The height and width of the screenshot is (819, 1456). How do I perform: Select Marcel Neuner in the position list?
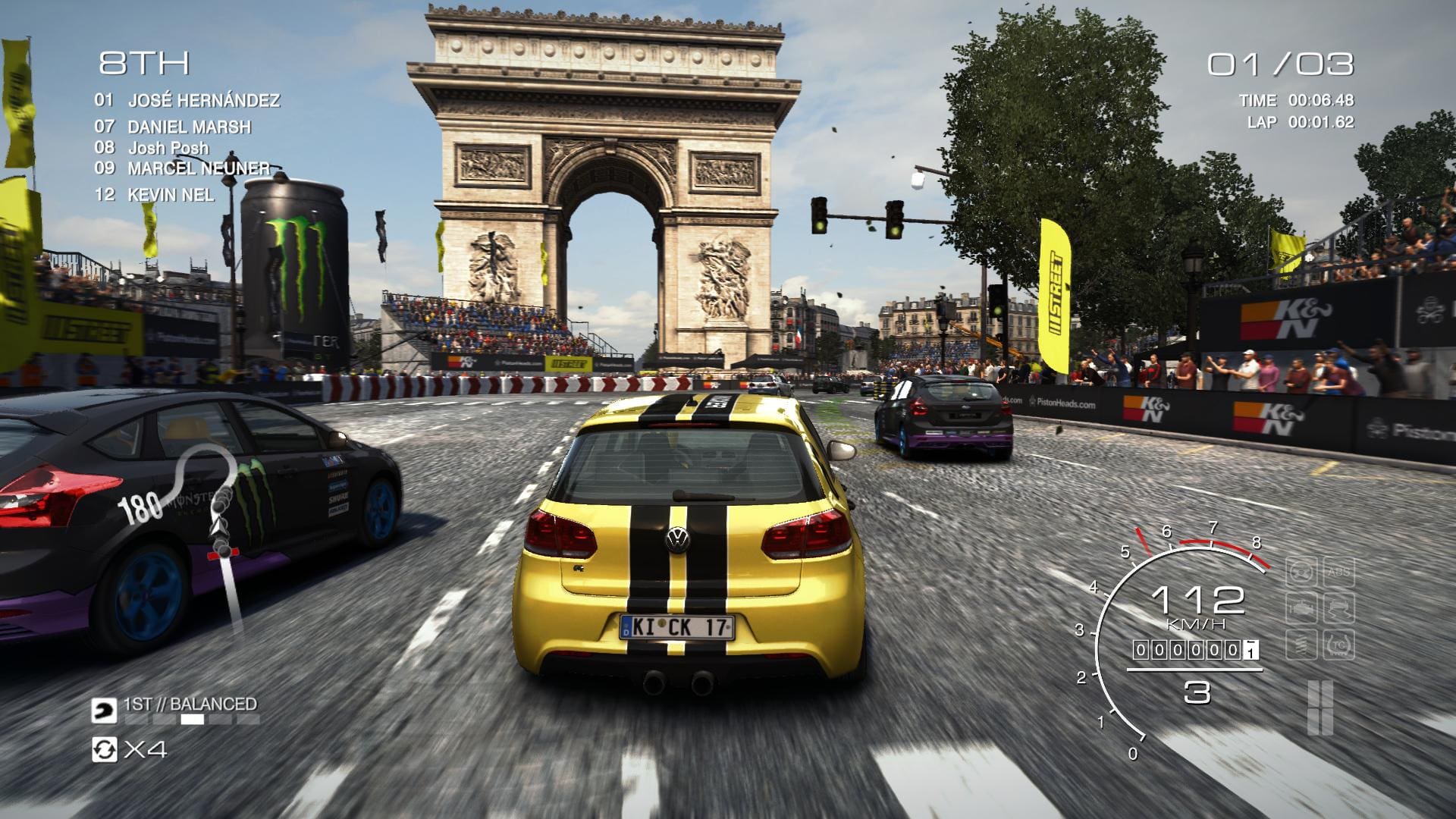coord(198,168)
